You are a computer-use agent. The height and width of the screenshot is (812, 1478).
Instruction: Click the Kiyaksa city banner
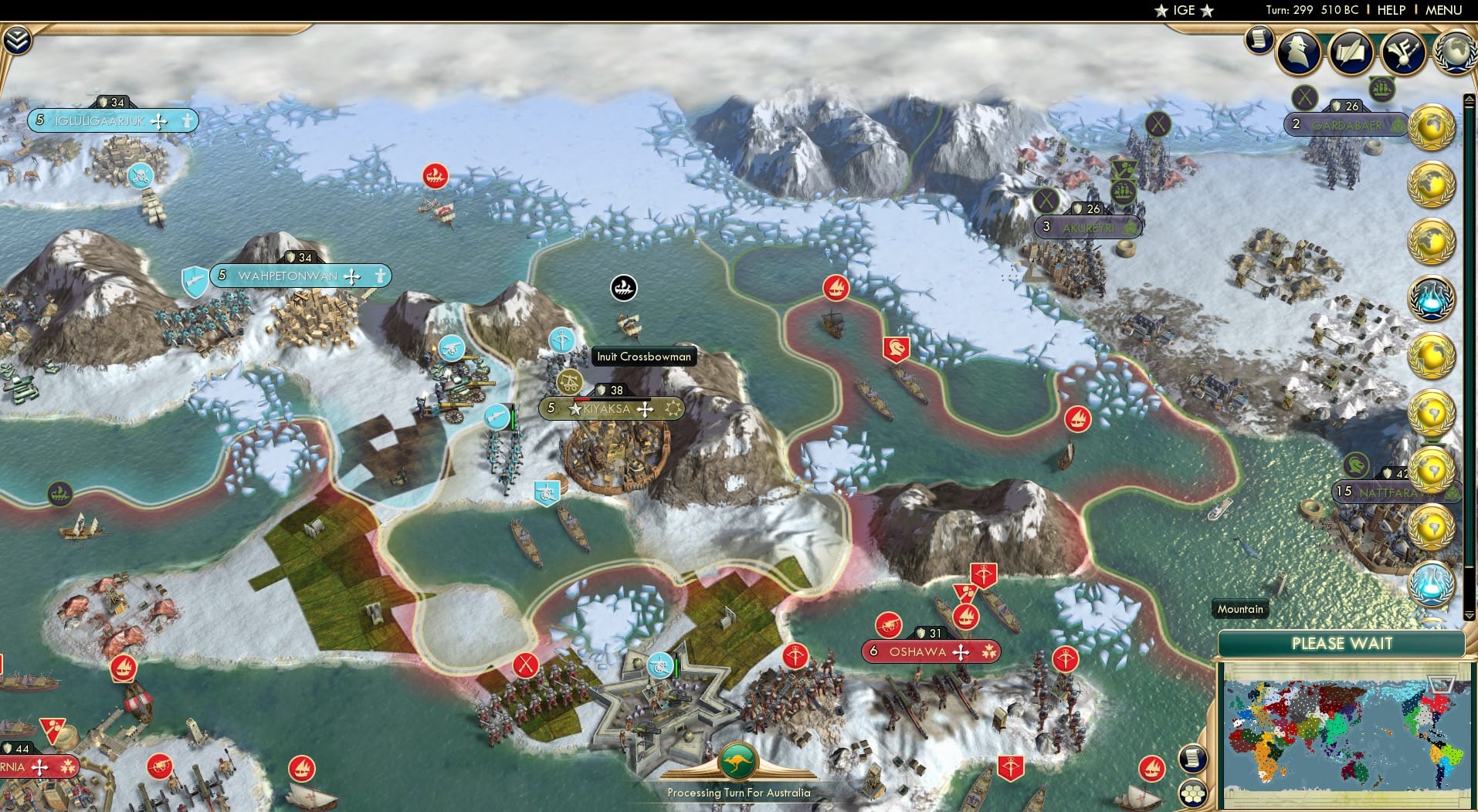pyautogui.click(x=612, y=408)
